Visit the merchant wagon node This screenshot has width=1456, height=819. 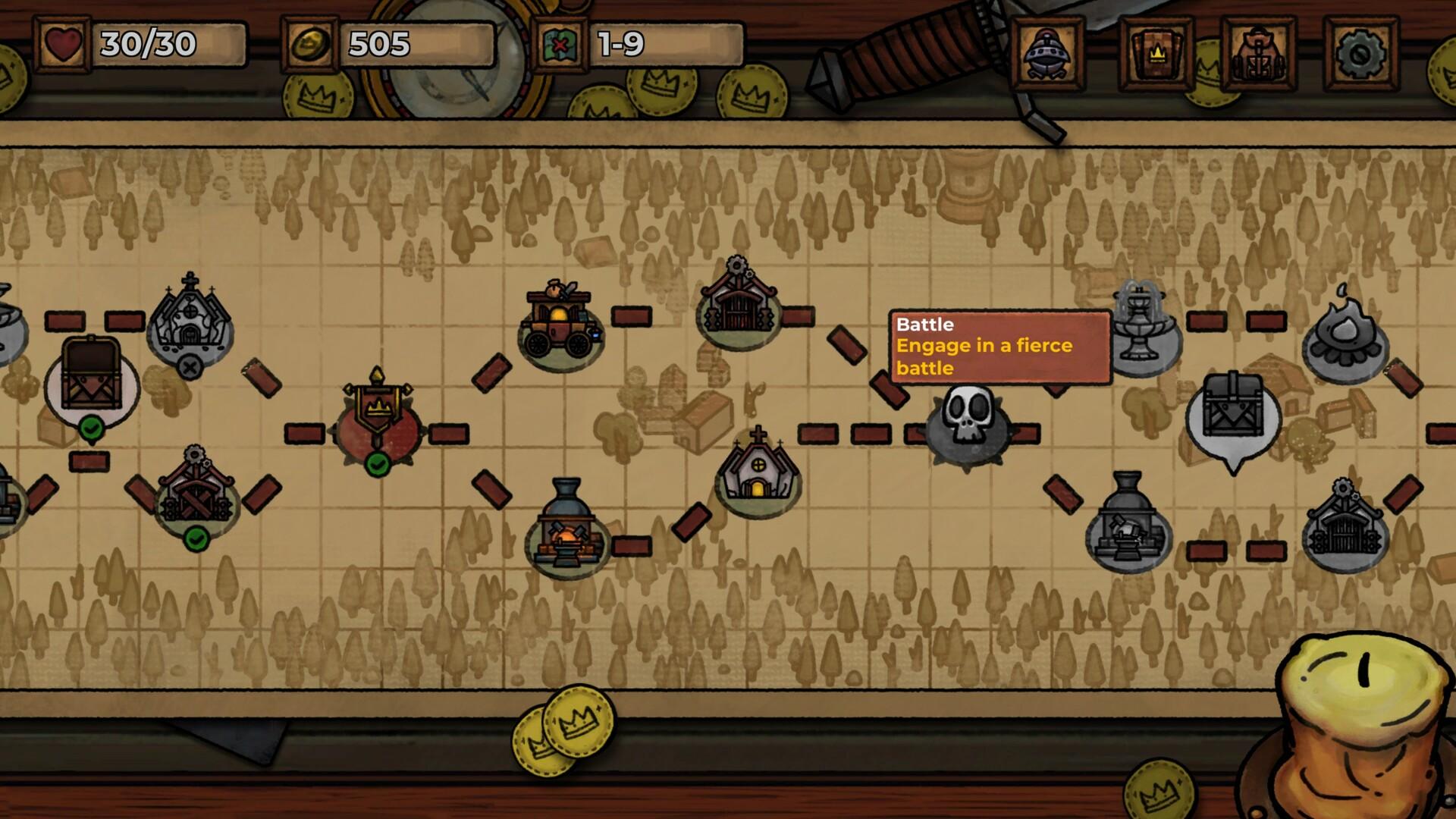click(557, 322)
